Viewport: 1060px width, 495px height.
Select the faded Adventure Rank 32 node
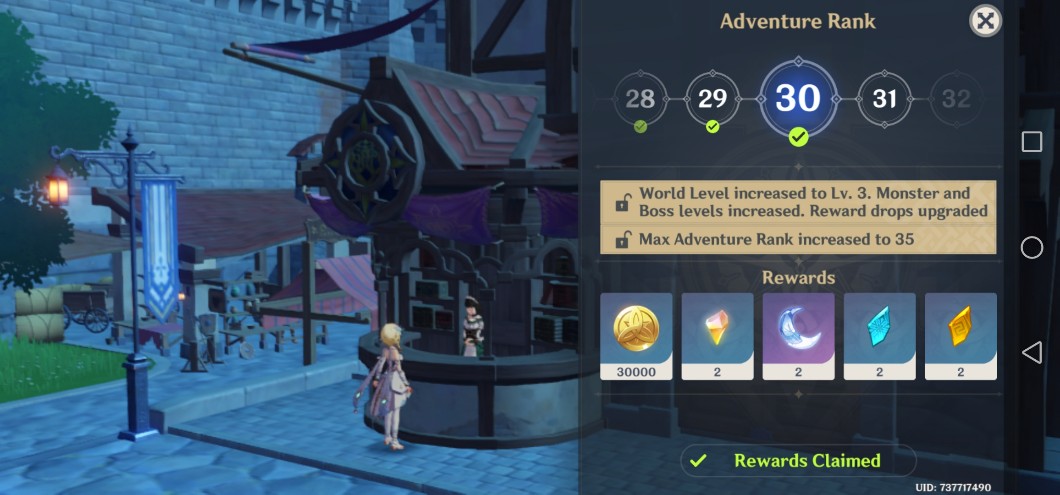(x=956, y=98)
